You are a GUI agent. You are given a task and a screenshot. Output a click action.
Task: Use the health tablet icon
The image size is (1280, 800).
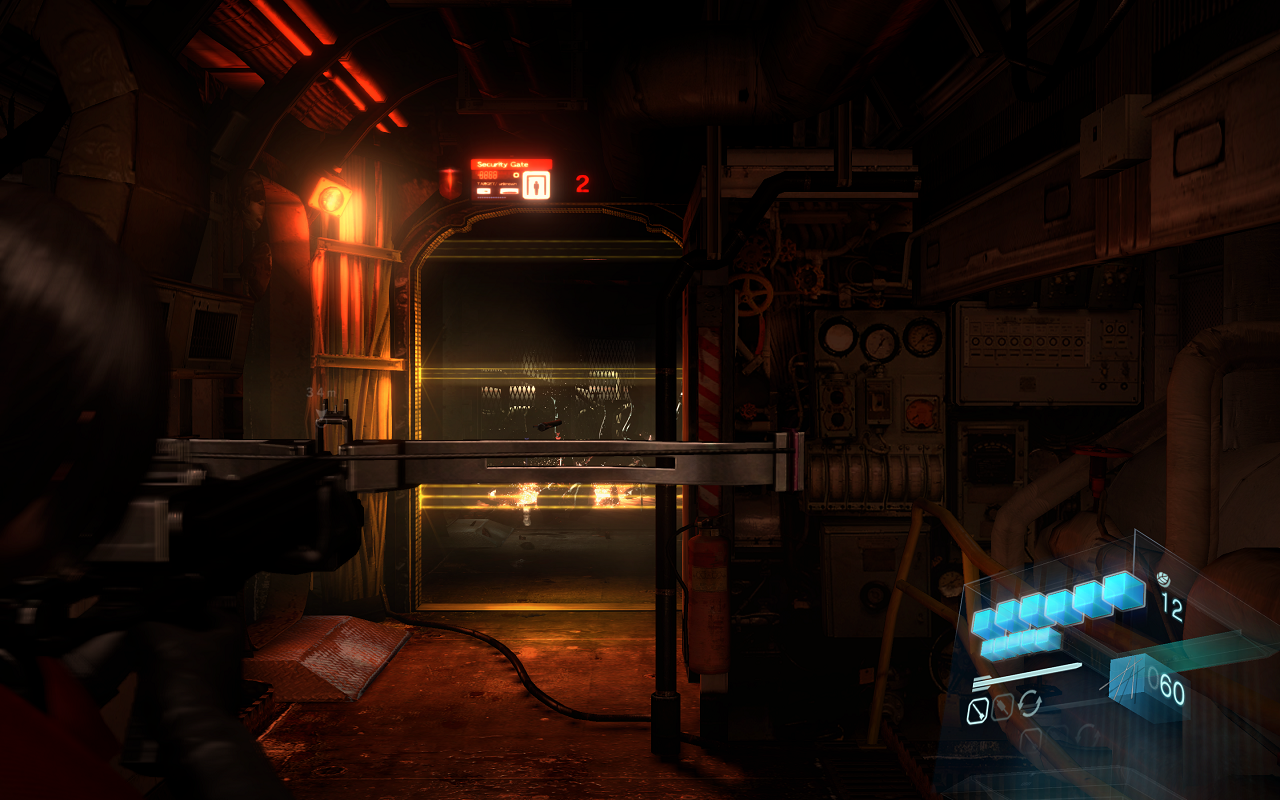tap(1162, 578)
